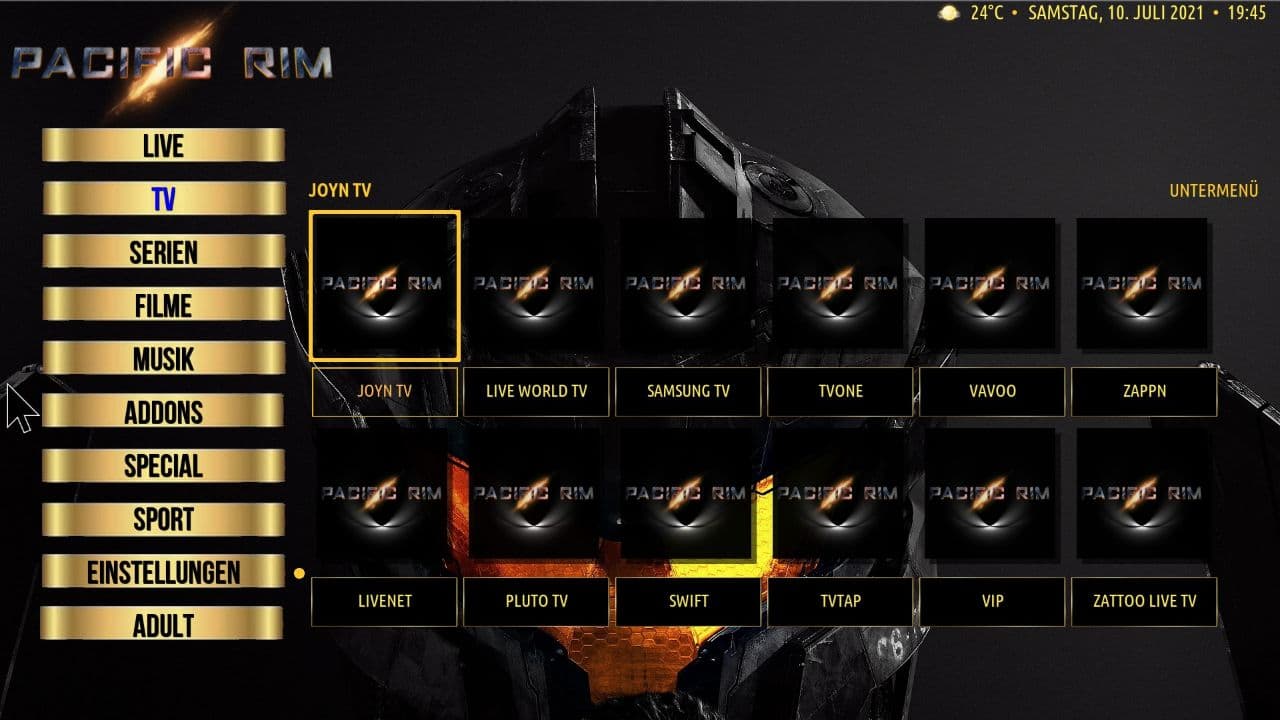Select the SERIEN menu entry
The width and height of the screenshot is (1280, 720).
tap(163, 252)
